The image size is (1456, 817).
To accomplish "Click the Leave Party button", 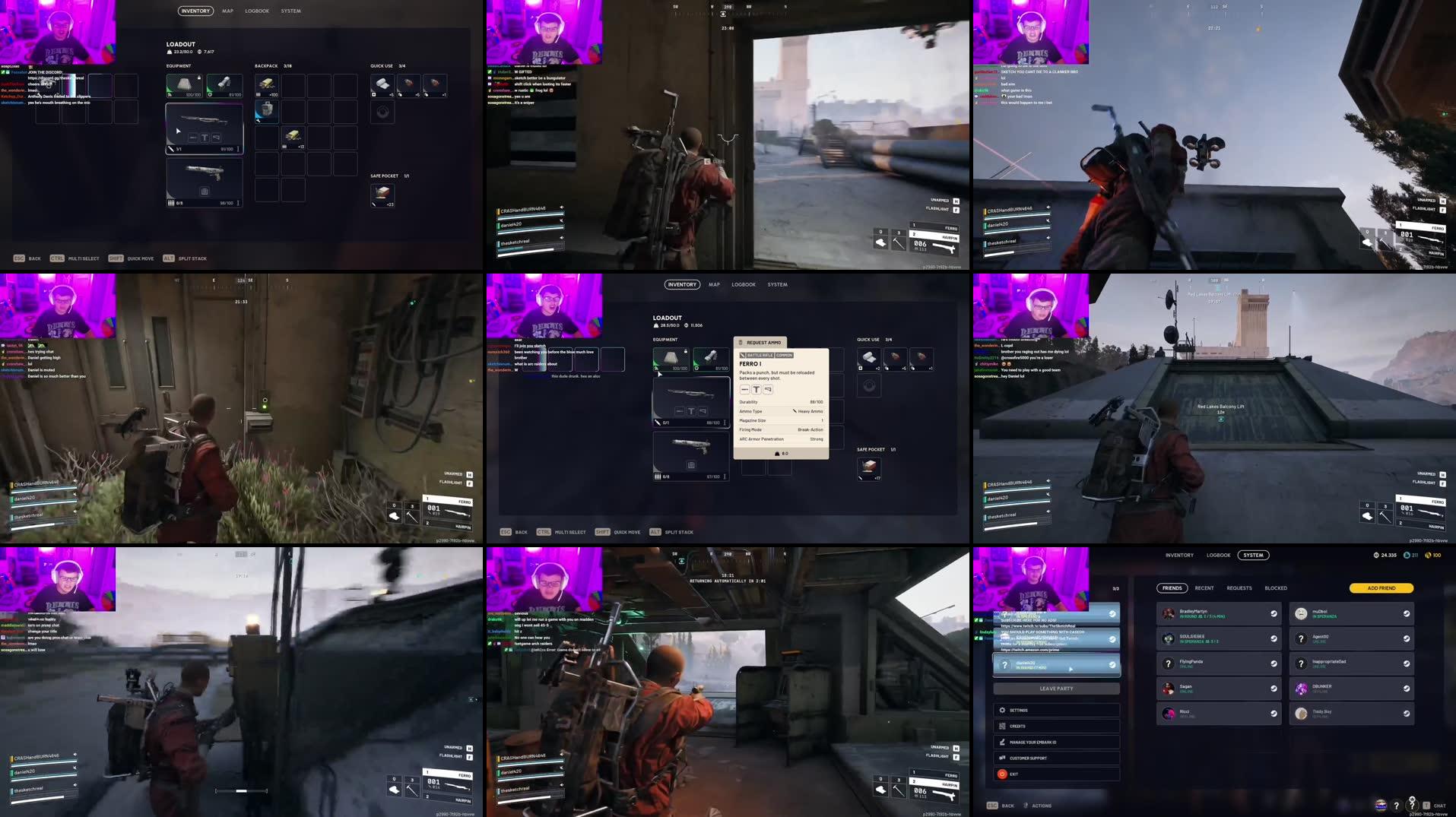I will pos(1056,689).
